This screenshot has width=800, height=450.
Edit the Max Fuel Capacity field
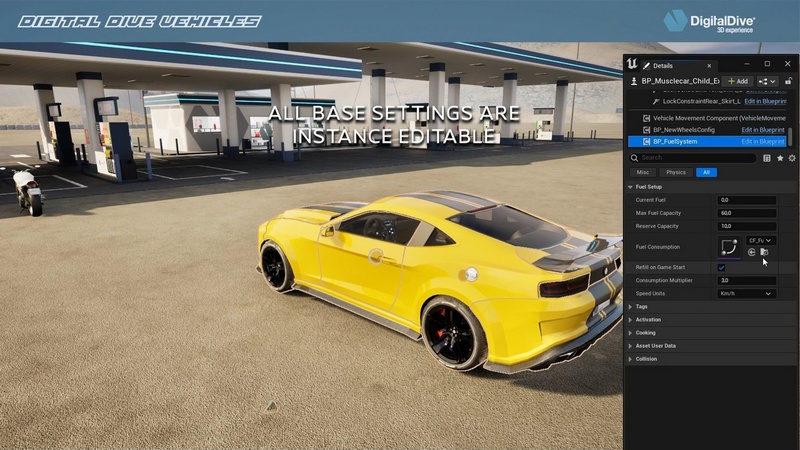pos(746,213)
